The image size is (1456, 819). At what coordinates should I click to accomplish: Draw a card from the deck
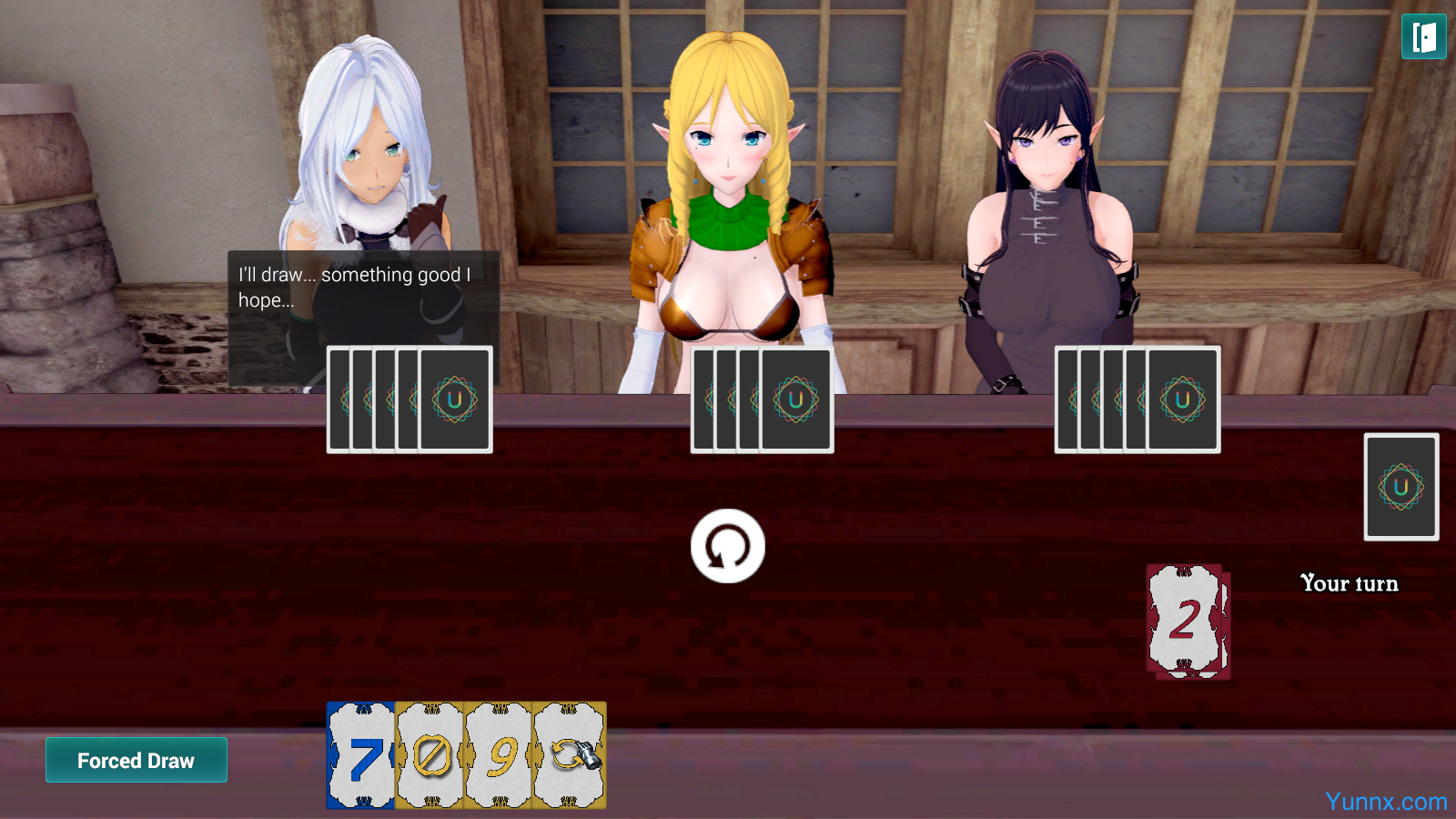[x=1400, y=487]
